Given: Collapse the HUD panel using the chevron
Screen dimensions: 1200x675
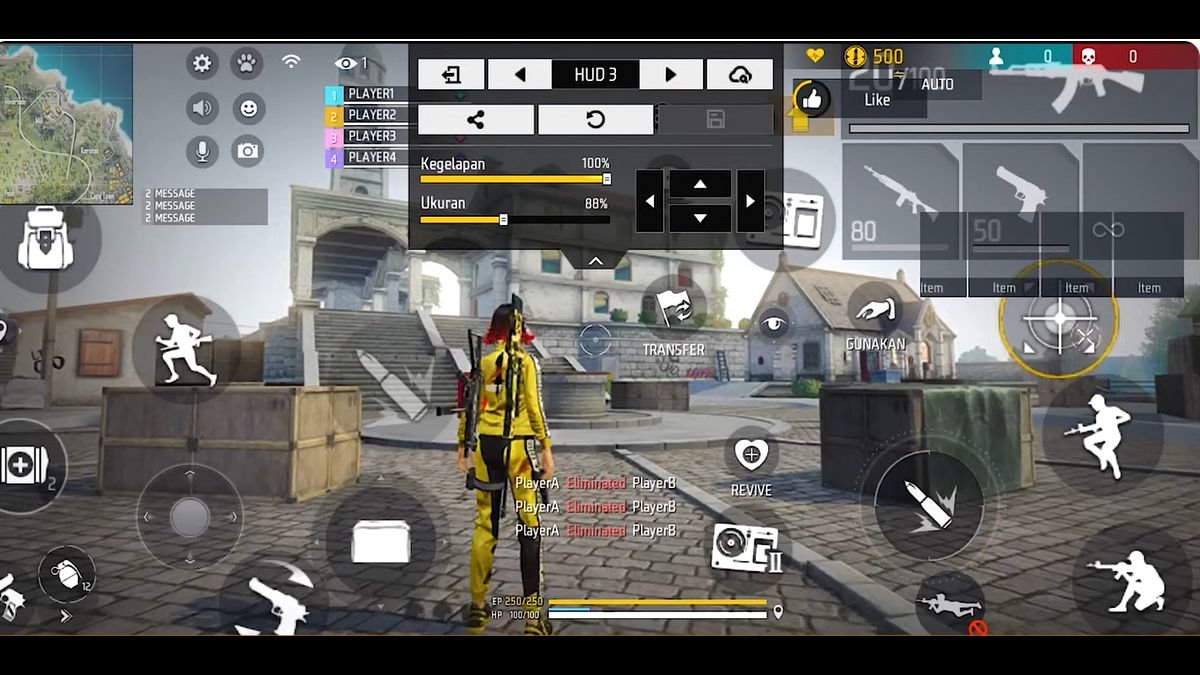Looking at the screenshot, I should pyautogui.click(x=595, y=261).
